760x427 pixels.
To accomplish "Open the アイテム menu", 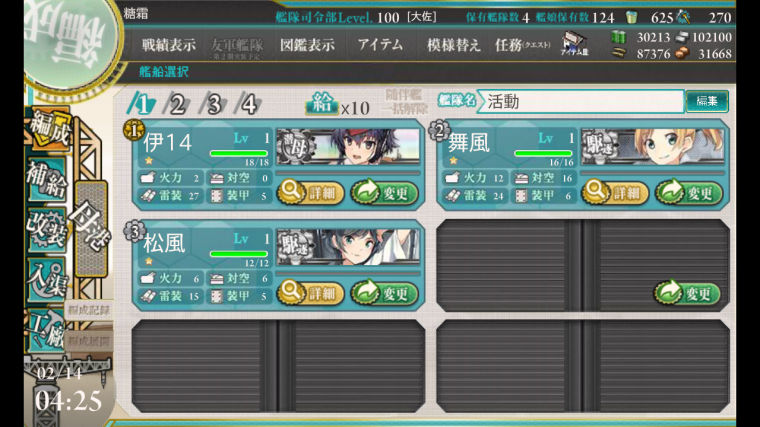I will [380, 45].
